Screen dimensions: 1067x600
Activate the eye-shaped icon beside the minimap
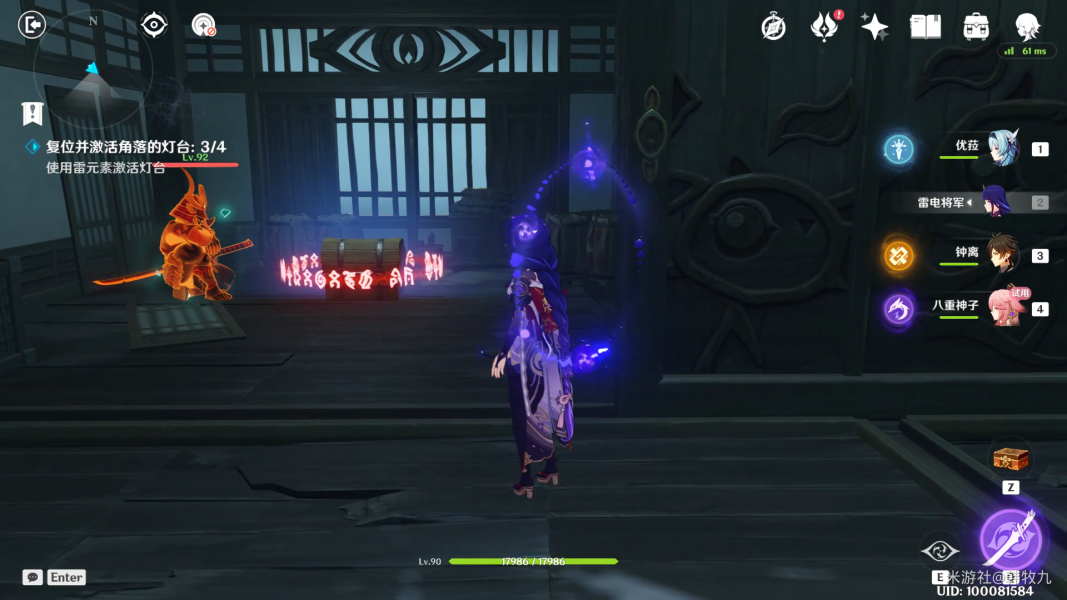pos(154,24)
